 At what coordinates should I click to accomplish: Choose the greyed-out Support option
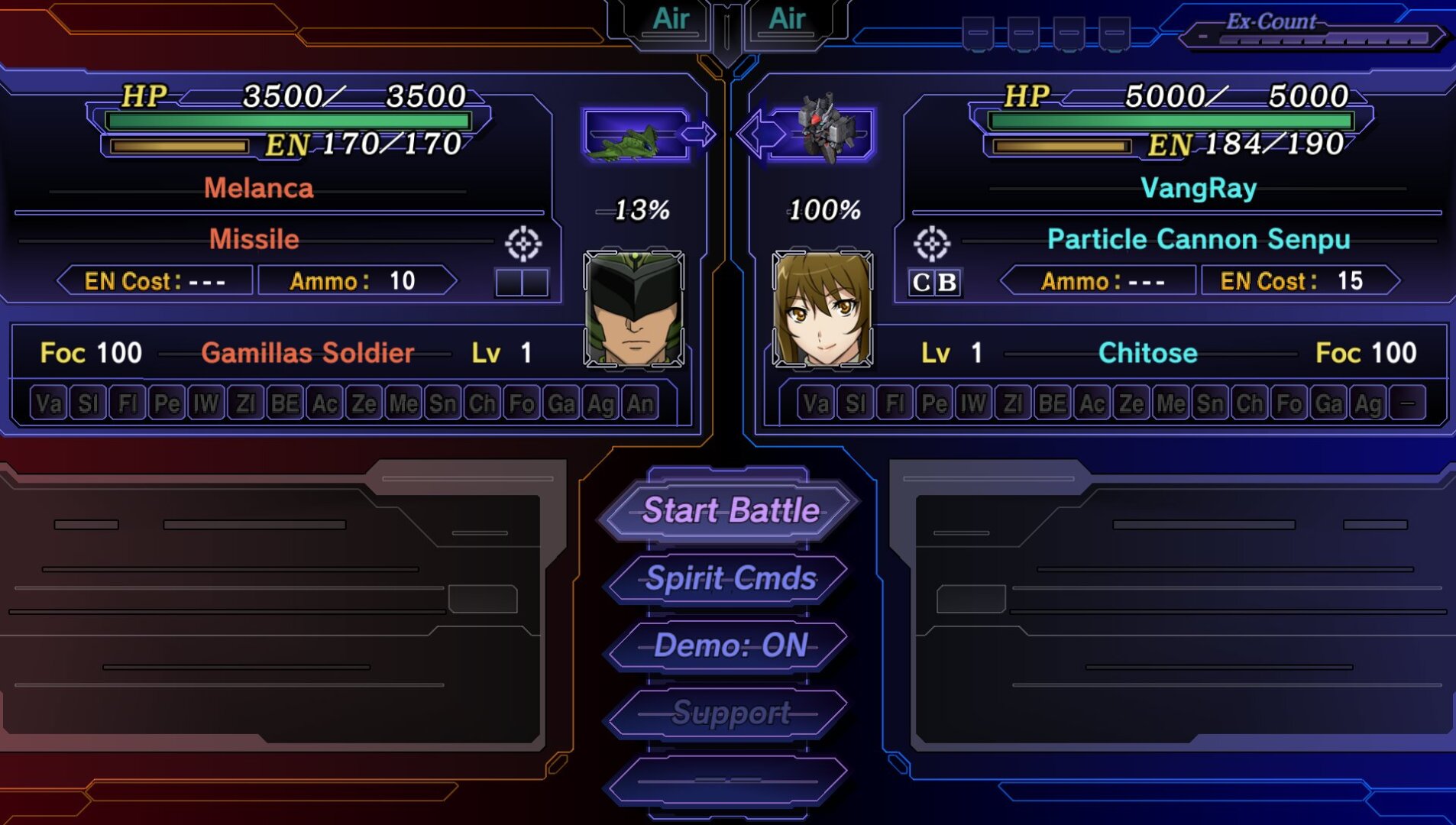click(730, 713)
